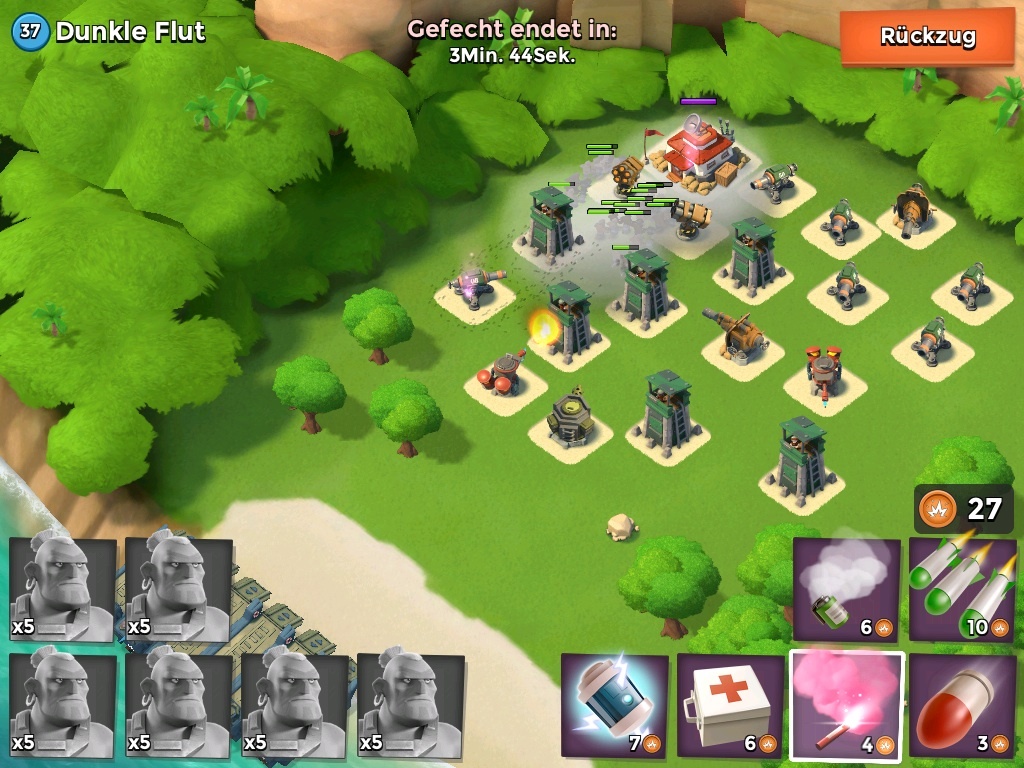Select the smoke screen gunboat ability
The width and height of the screenshot is (1024, 768).
tap(846, 590)
